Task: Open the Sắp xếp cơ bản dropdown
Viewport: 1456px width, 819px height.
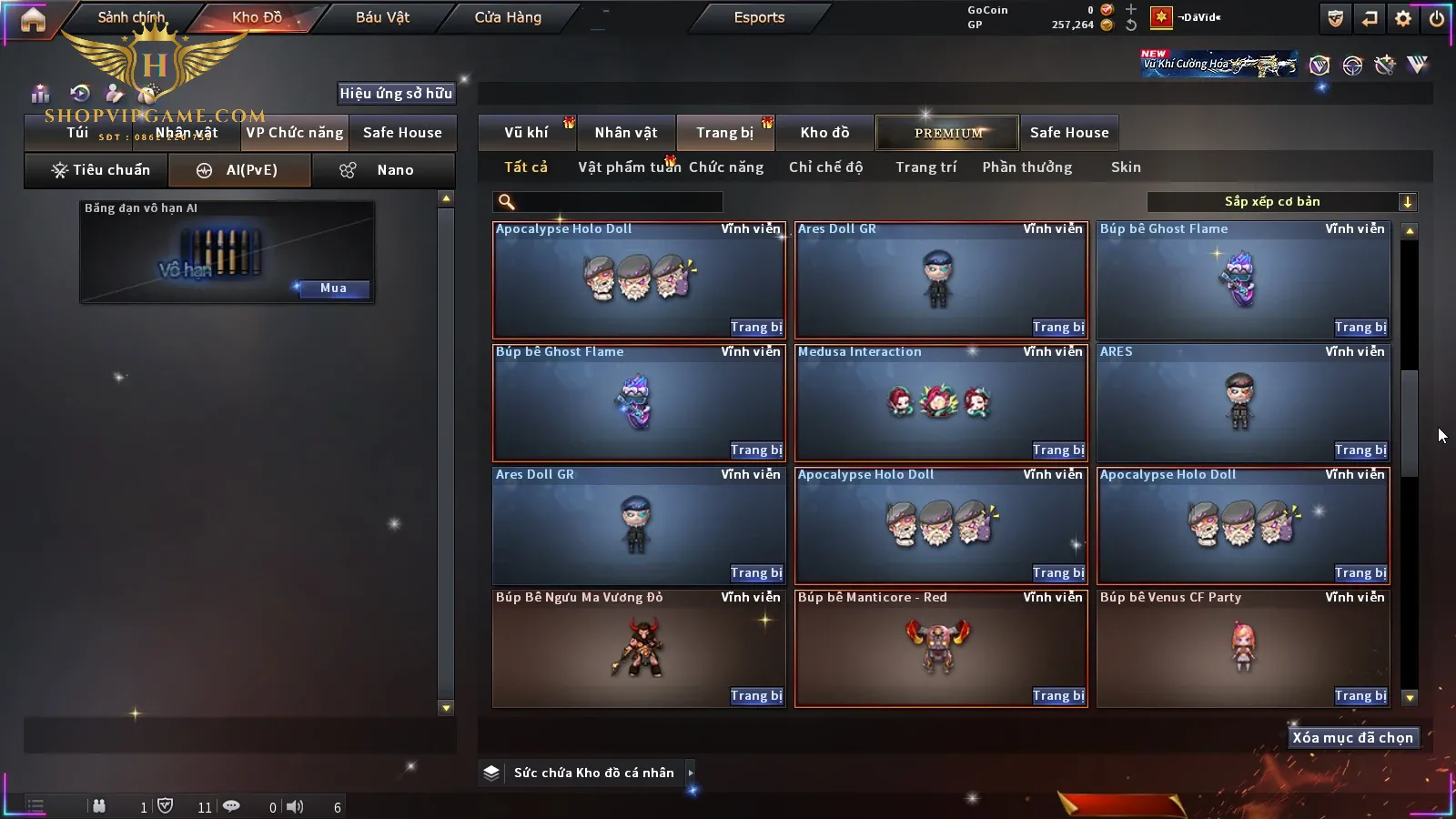Action: (1281, 202)
